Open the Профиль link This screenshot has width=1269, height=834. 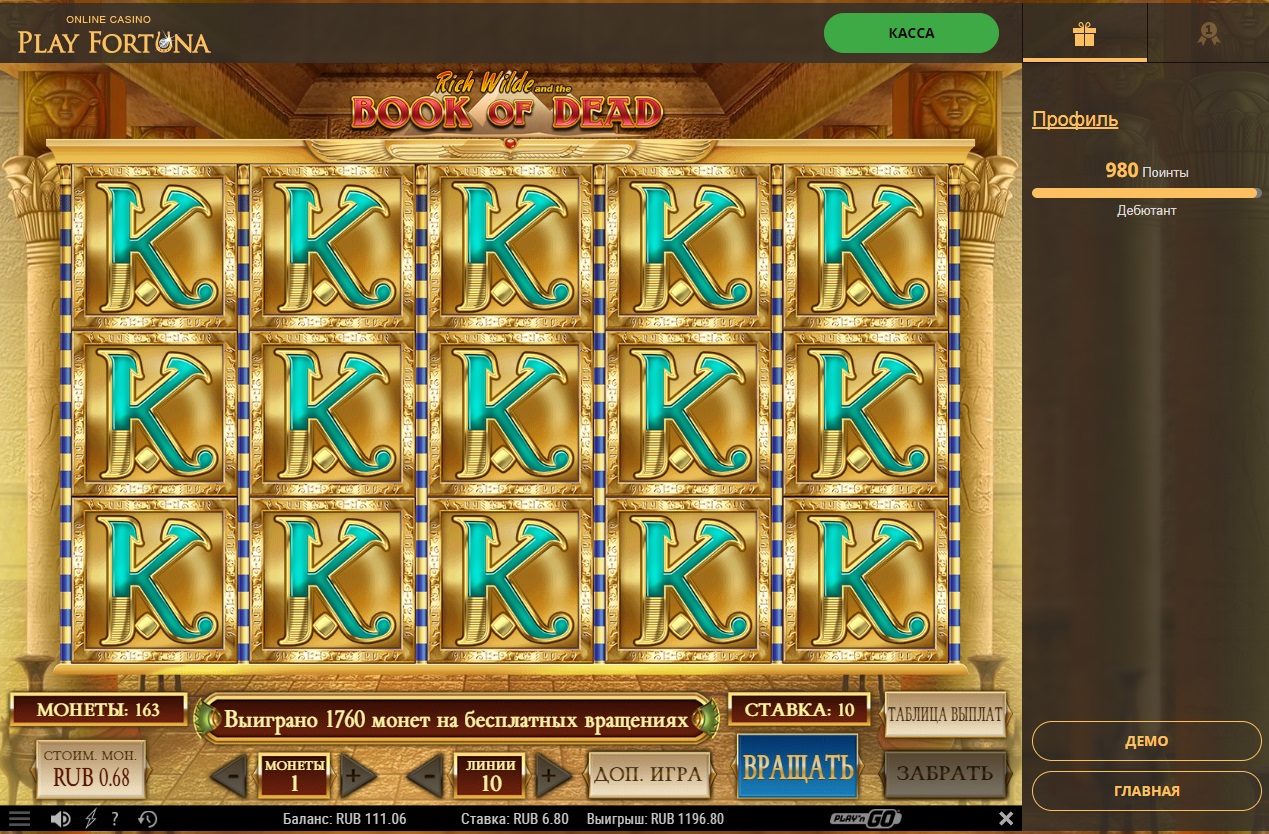pyautogui.click(x=1075, y=120)
